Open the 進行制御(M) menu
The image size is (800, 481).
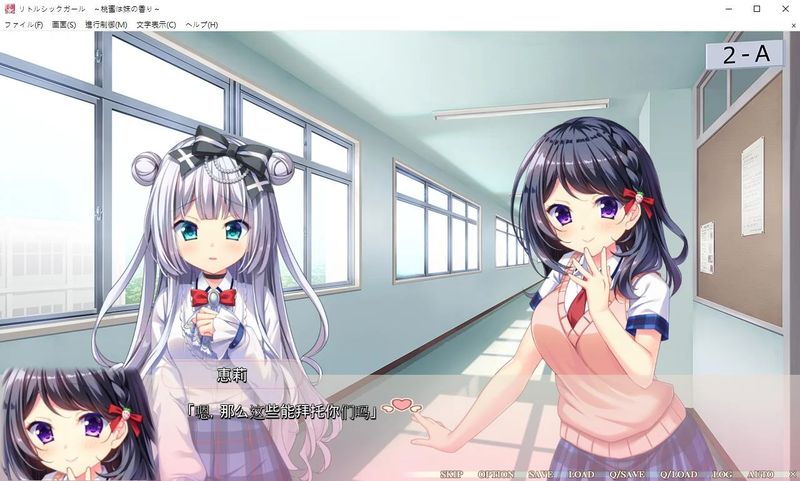click(x=107, y=24)
